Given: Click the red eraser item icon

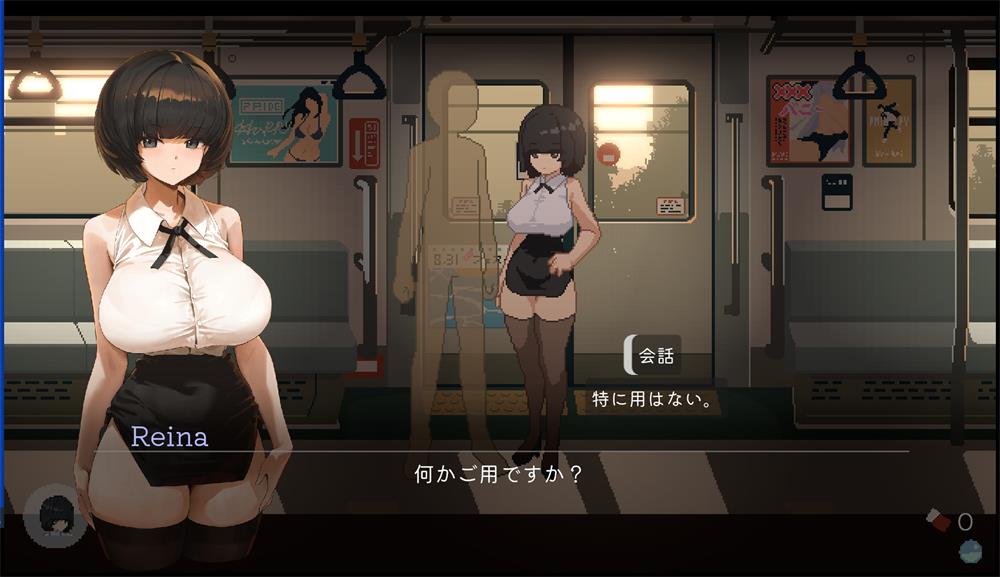Looking at the screenshot, I should pyautogui.click(x=938, y=520).
